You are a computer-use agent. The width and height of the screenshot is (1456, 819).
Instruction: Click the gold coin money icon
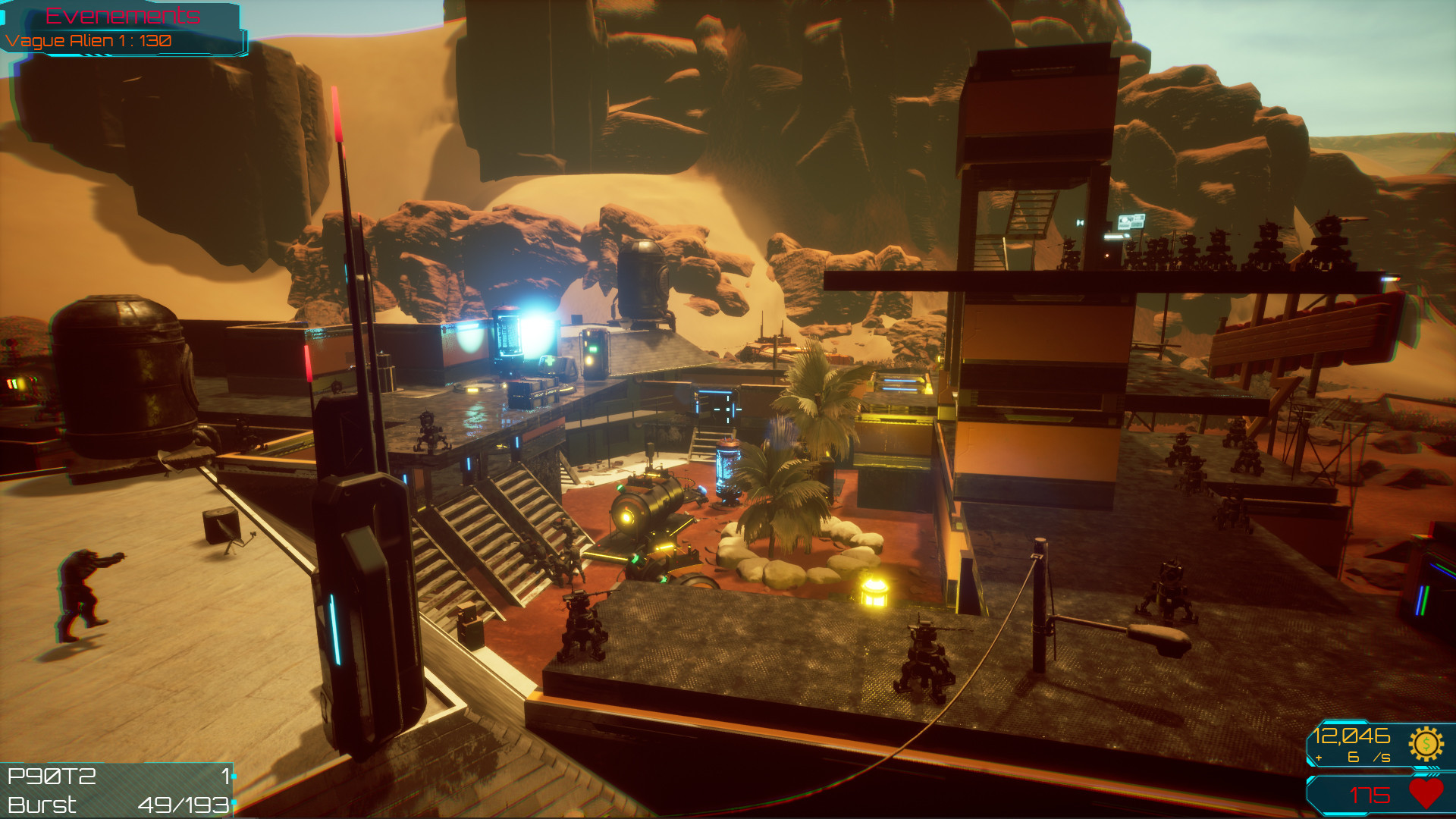pos(1425,744)
